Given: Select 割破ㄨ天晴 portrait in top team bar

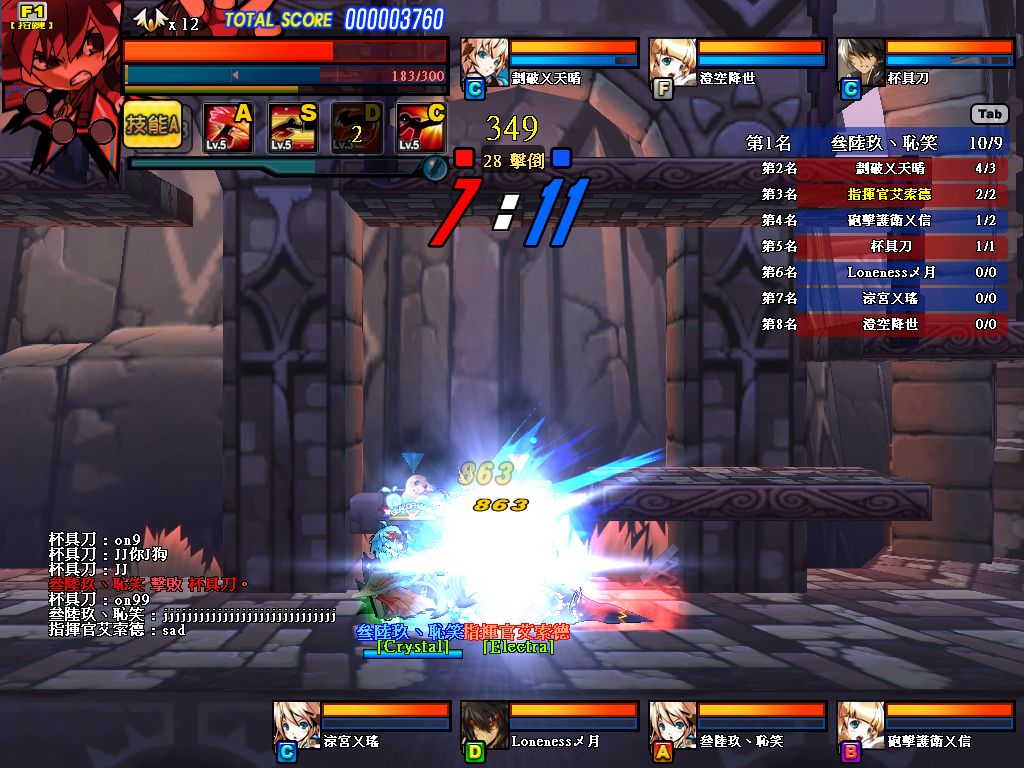Looking at the screenshot, I should point(484,64).
